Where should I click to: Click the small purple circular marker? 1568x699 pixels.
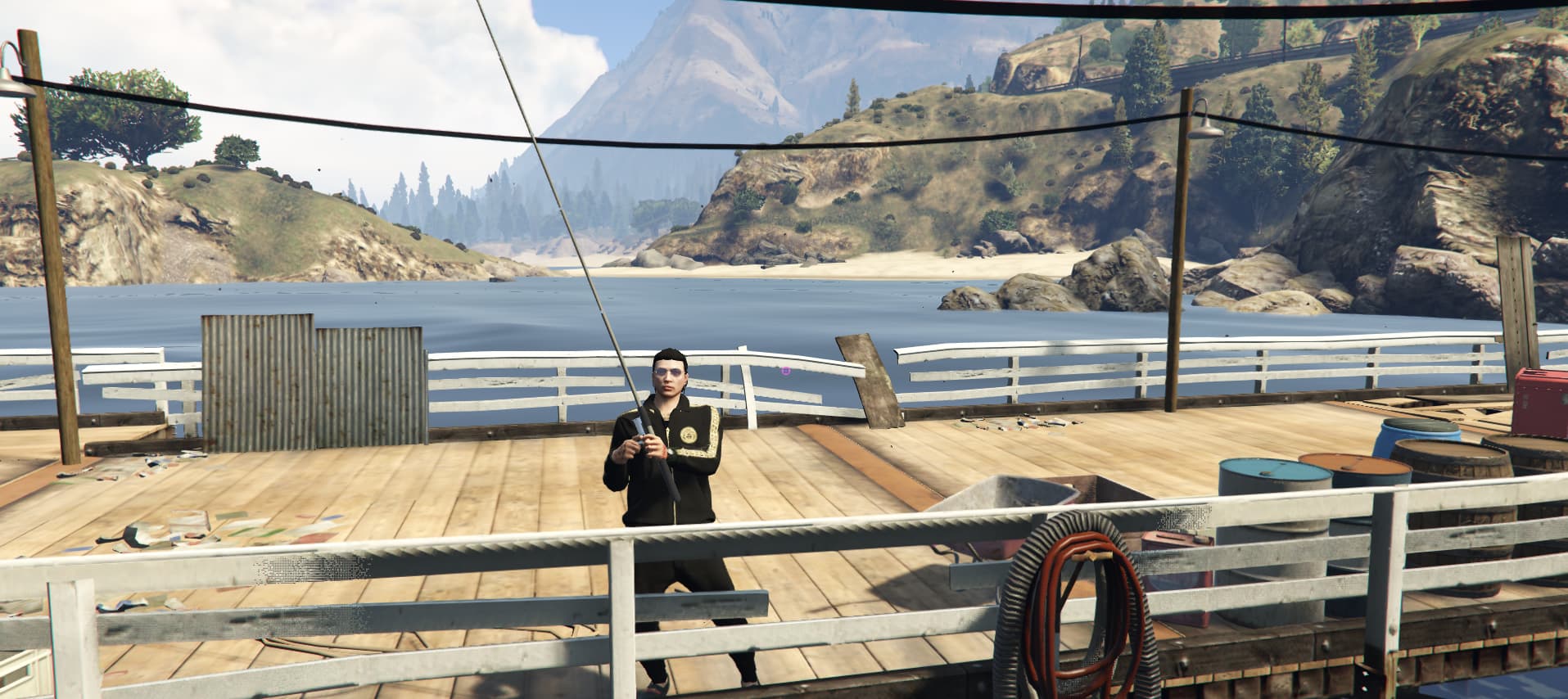786,371
